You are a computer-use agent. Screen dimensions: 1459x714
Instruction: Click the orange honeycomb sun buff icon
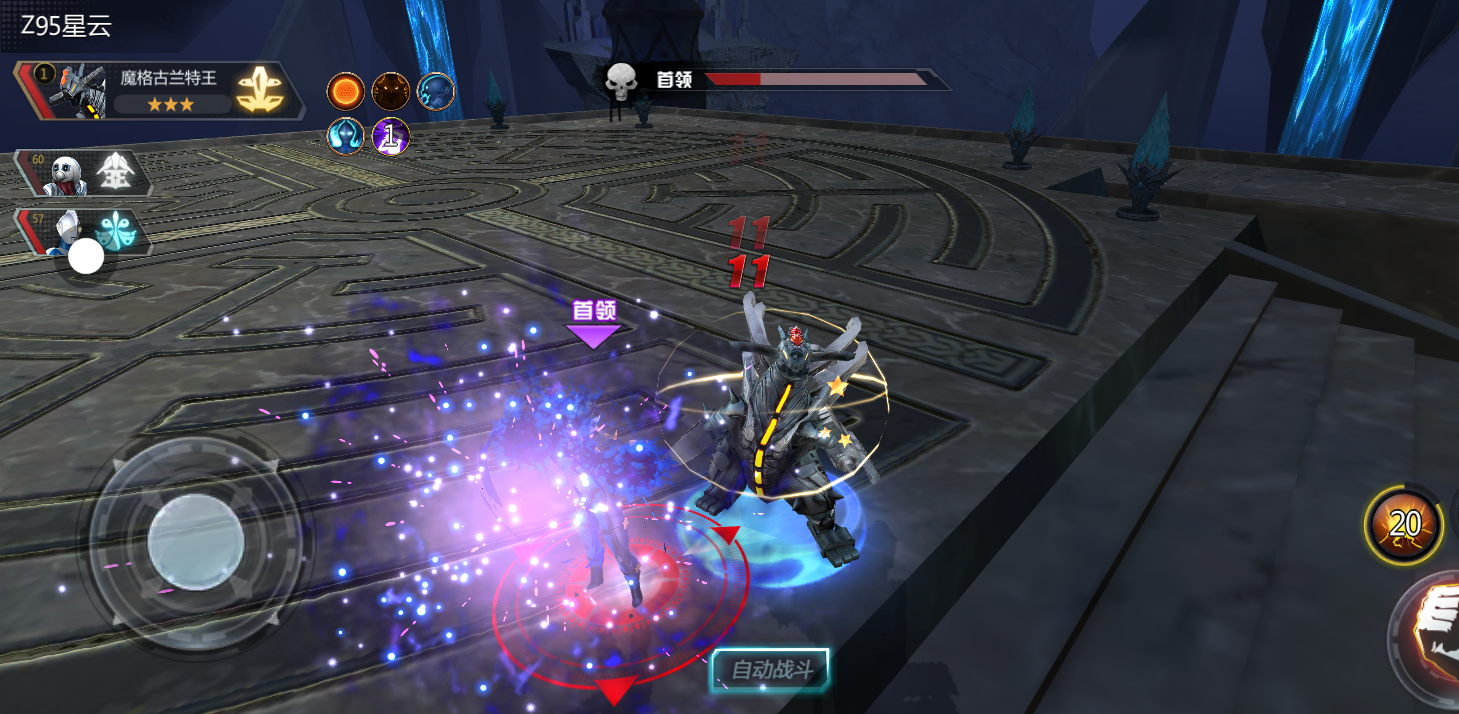[346, 92]
